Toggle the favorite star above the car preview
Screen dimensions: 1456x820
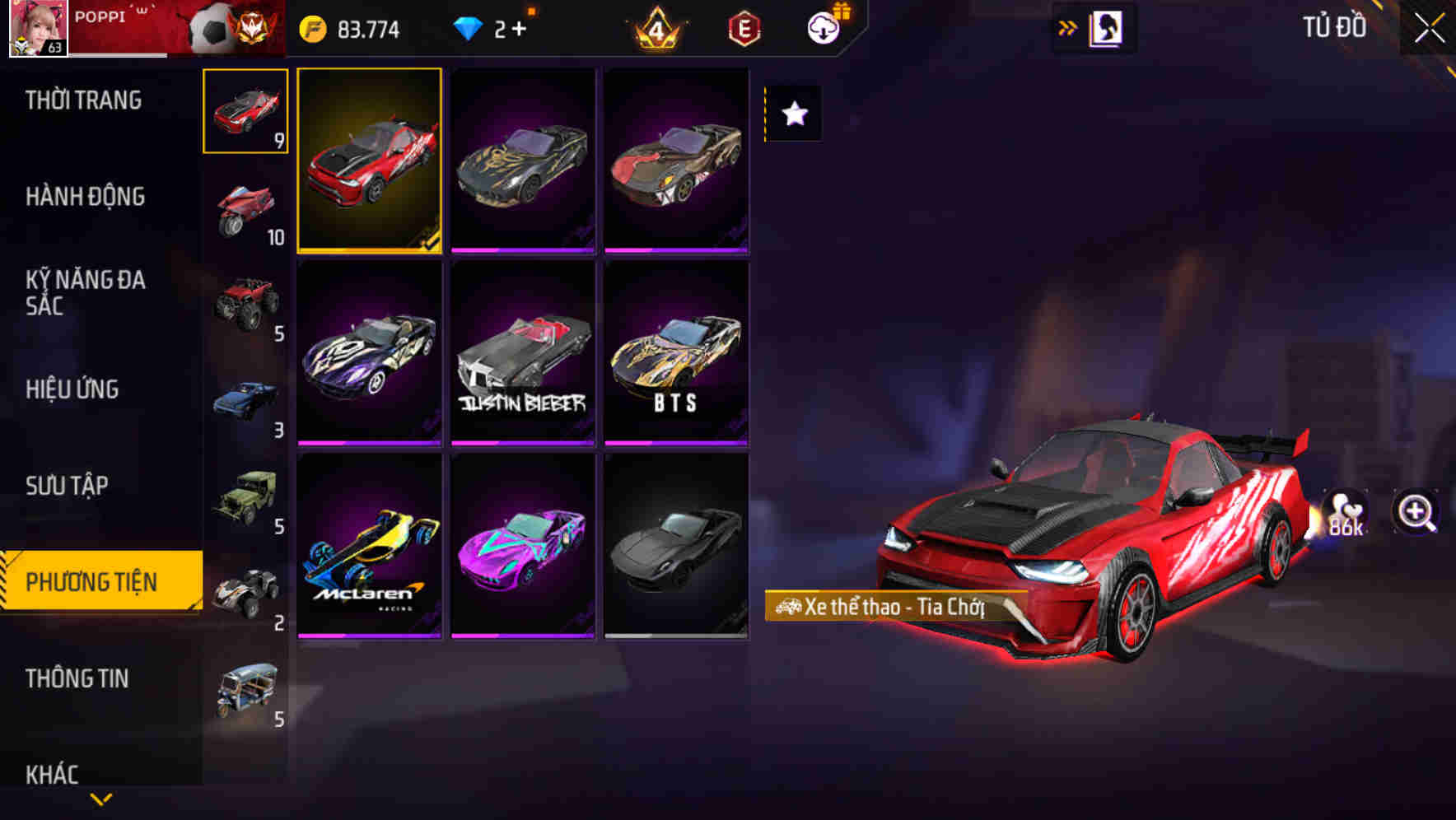pos(792,114)
